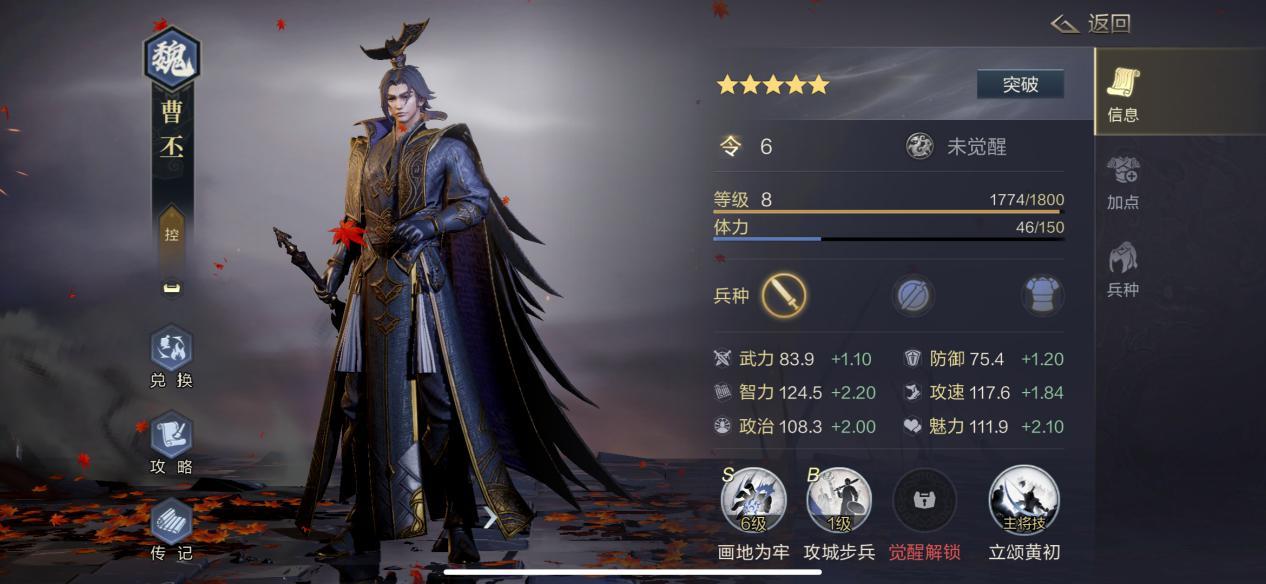The height and width of the screenshot is (584, 1266).
Task: Choose the highlighted sword troop type icon
Action: 784,296
